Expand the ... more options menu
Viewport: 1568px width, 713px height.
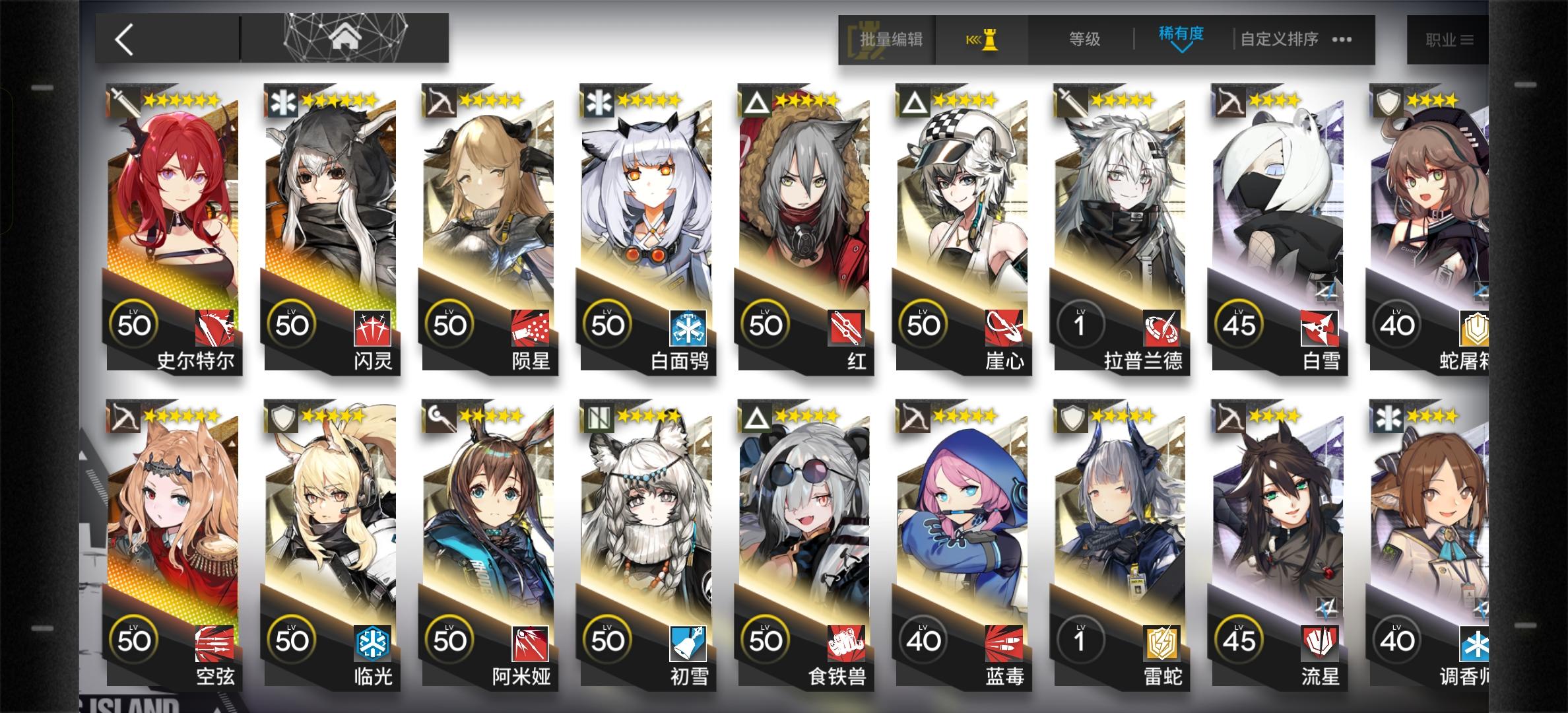point(1341,40)
